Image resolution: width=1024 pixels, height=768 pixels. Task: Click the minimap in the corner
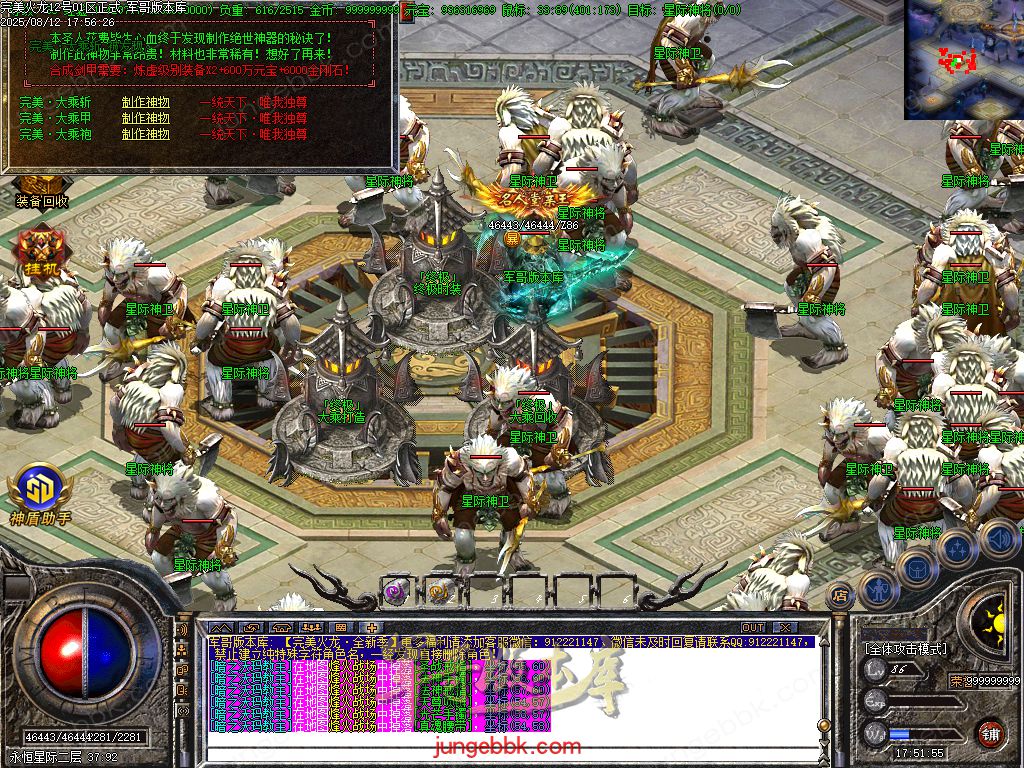point(963,59)
